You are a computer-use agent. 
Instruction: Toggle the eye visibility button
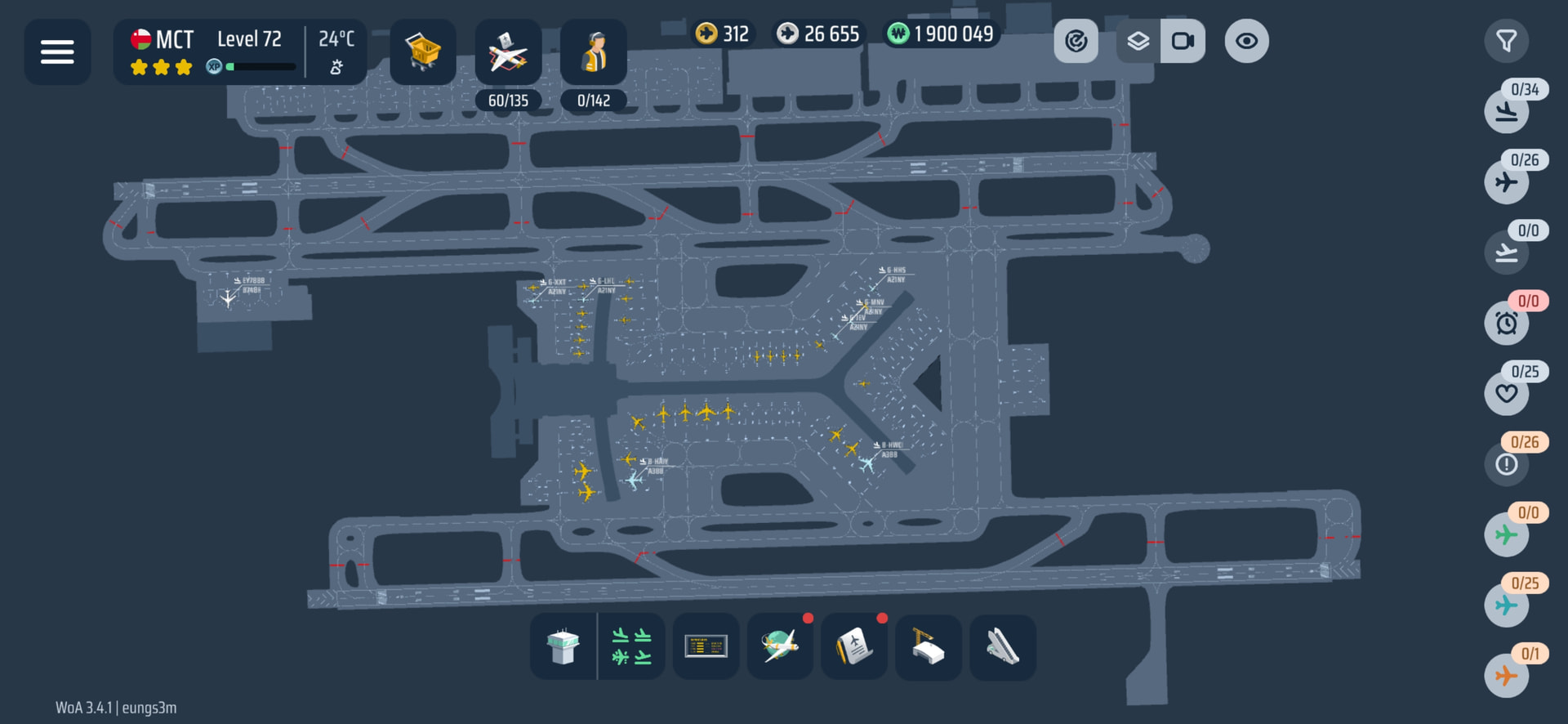tap(1246, 41)
